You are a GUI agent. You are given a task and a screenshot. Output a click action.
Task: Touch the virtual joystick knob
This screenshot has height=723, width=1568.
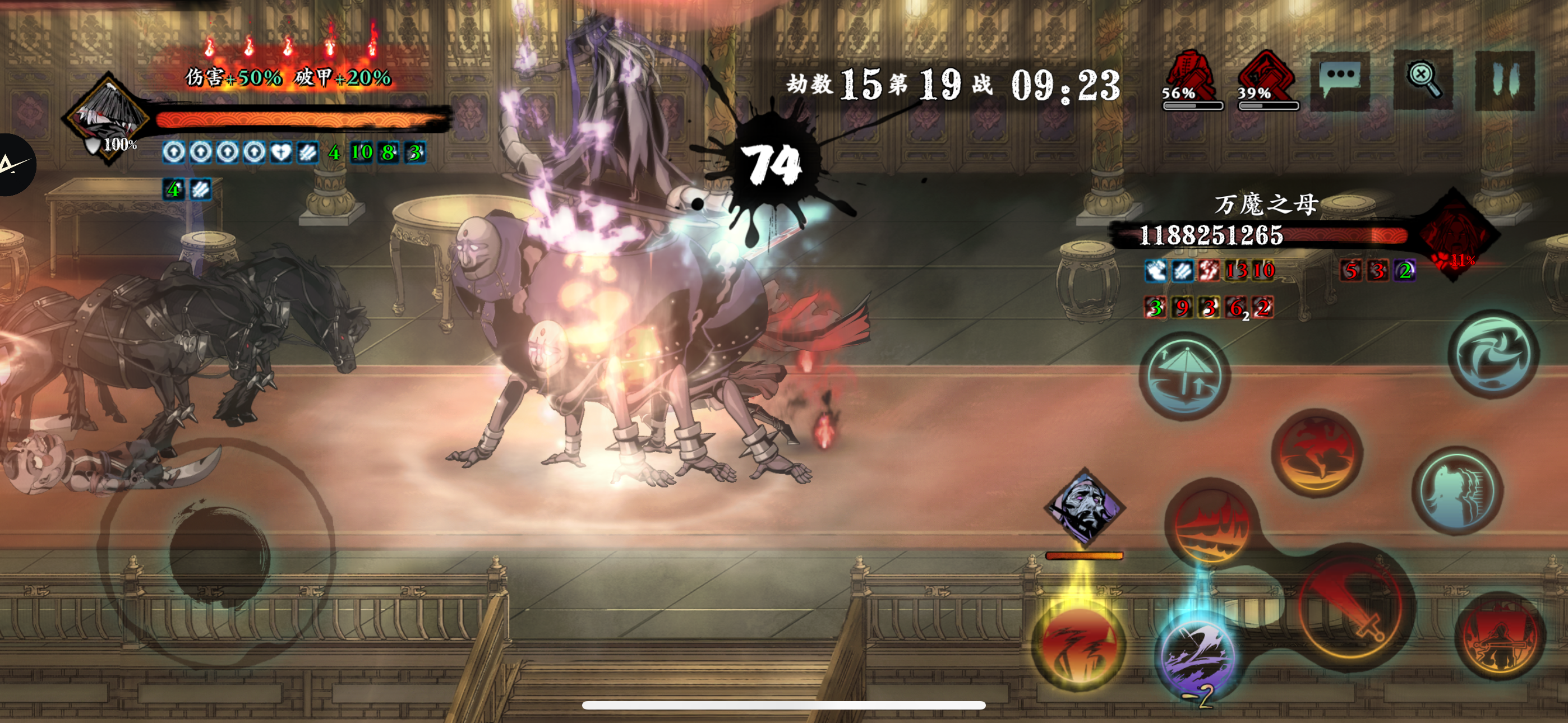coord(219,555)
